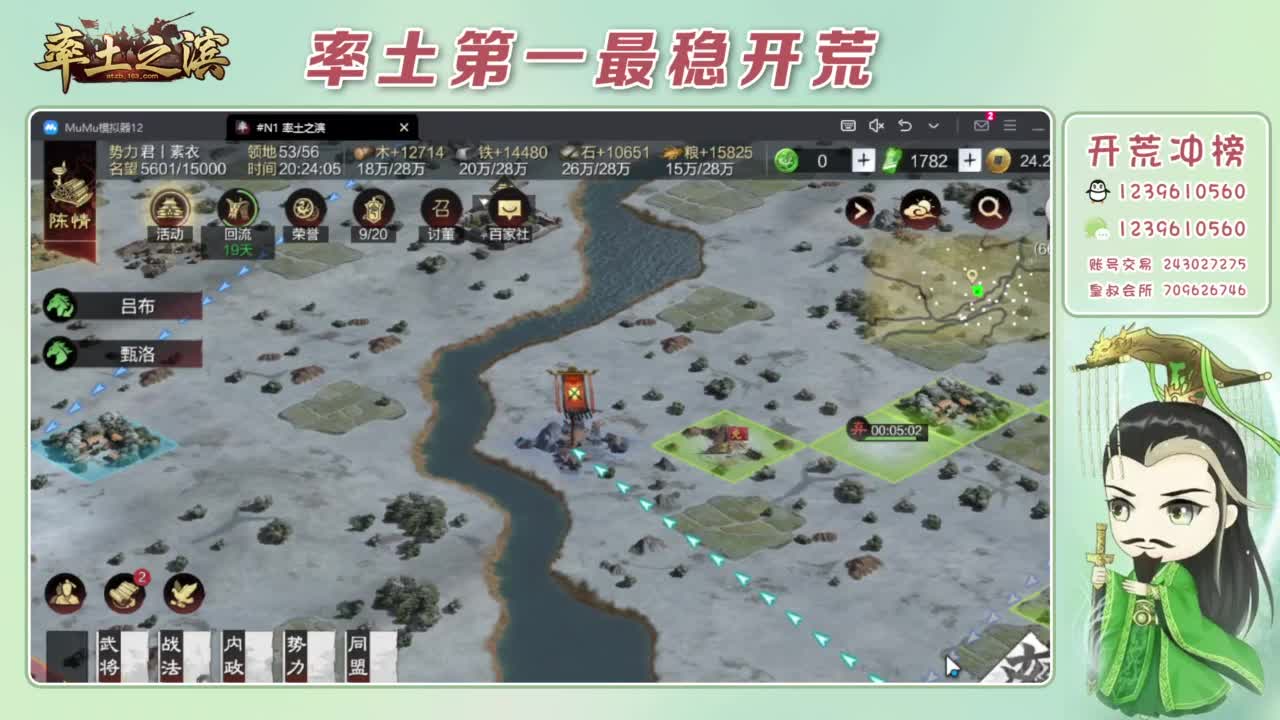Mute the emulator sound with speaker icon
This screenshot has height=720, width=1280.
pyautogui.click(x=877, y=127)
